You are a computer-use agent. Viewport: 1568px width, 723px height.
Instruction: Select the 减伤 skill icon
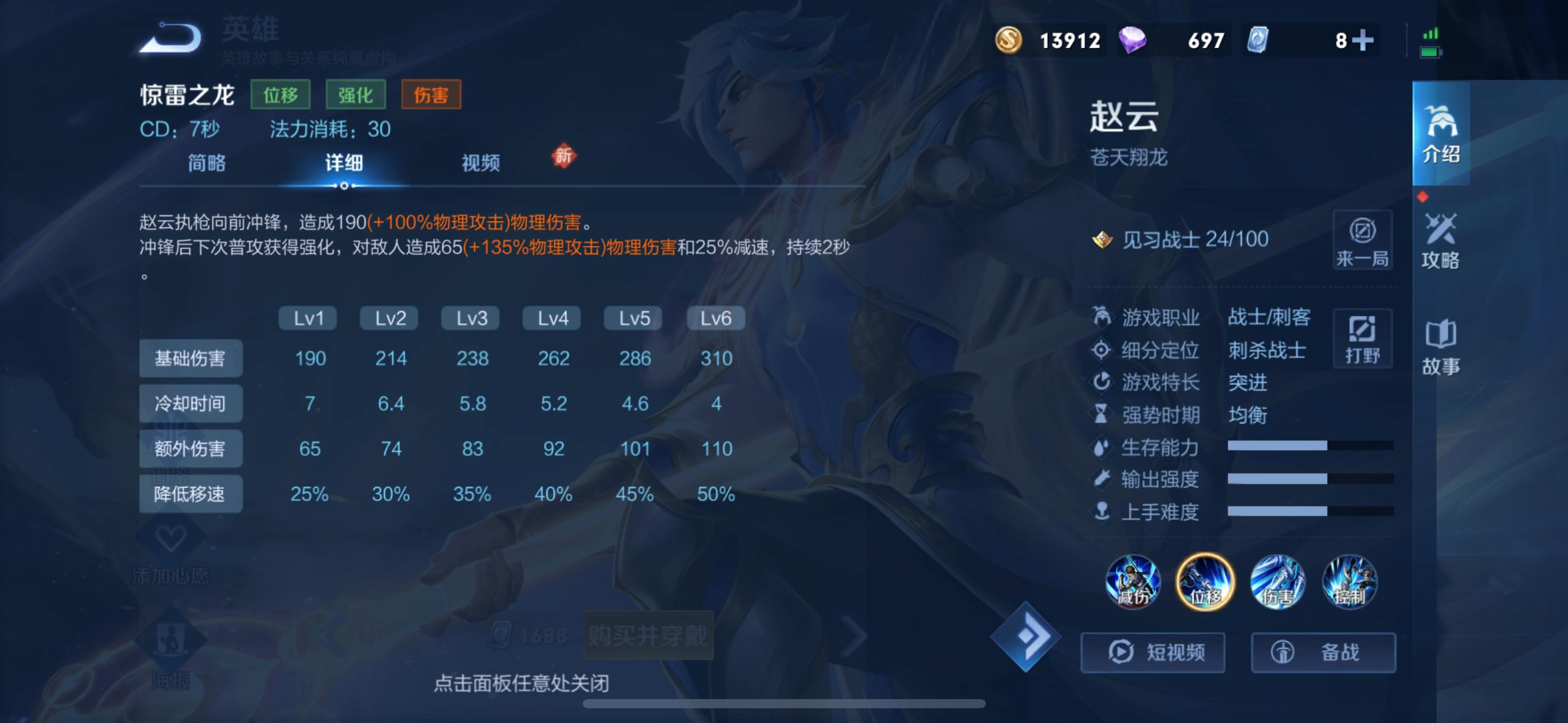(1134, 583)
